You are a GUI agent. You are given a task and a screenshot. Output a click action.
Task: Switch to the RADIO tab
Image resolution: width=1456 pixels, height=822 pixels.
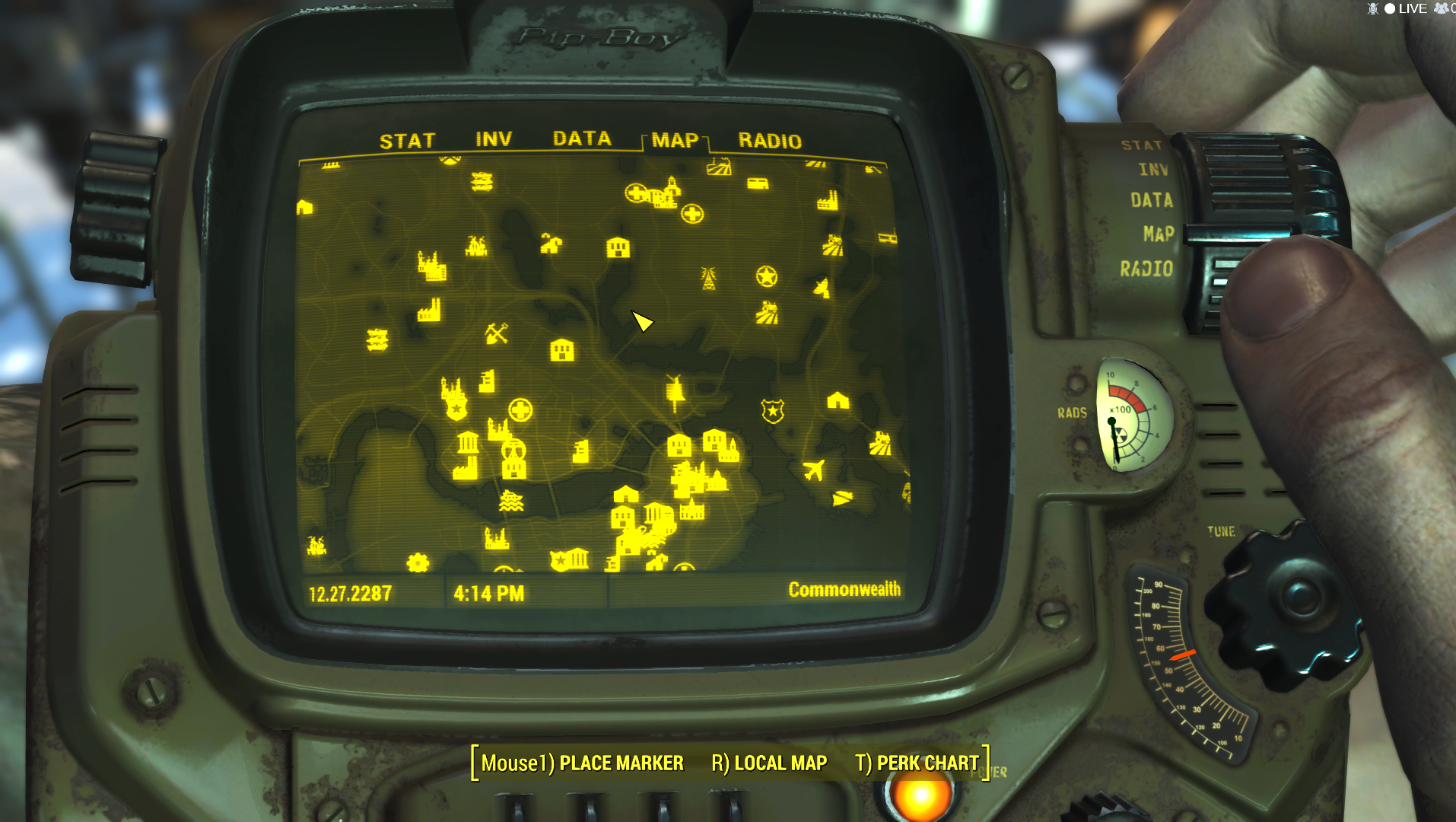(770, 142)
